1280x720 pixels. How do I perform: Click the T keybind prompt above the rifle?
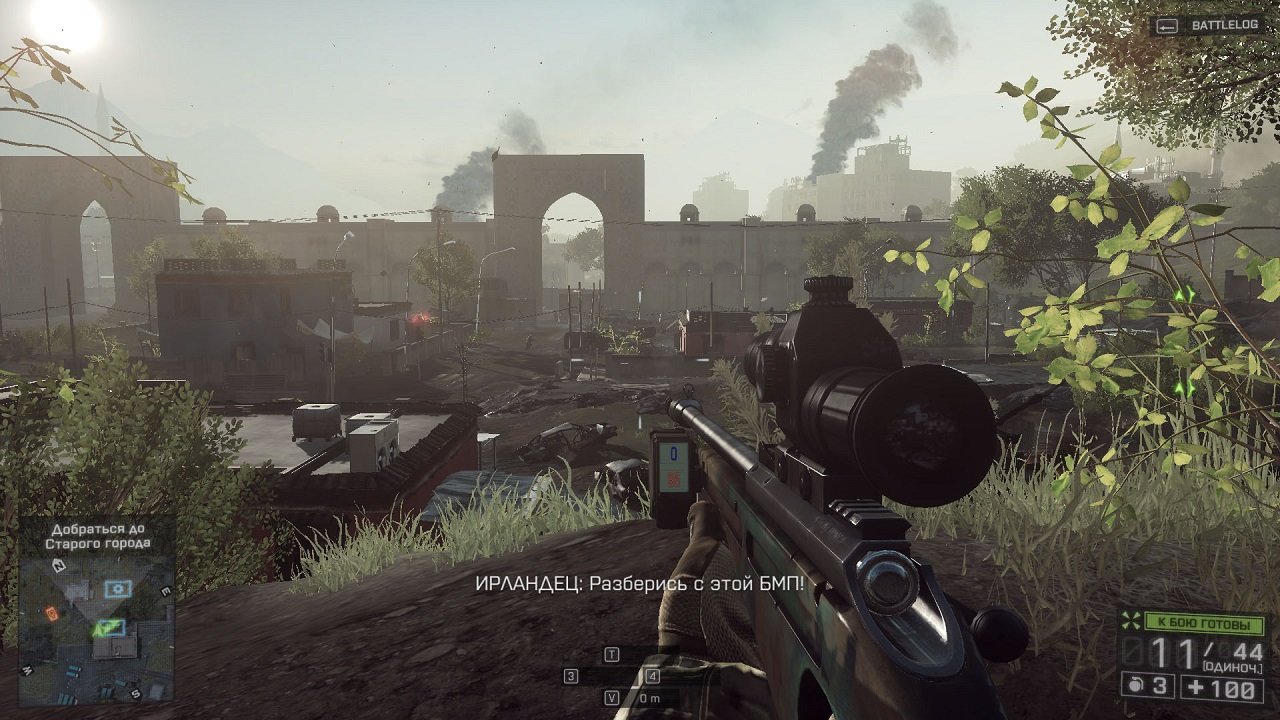(x=612, y=653)
